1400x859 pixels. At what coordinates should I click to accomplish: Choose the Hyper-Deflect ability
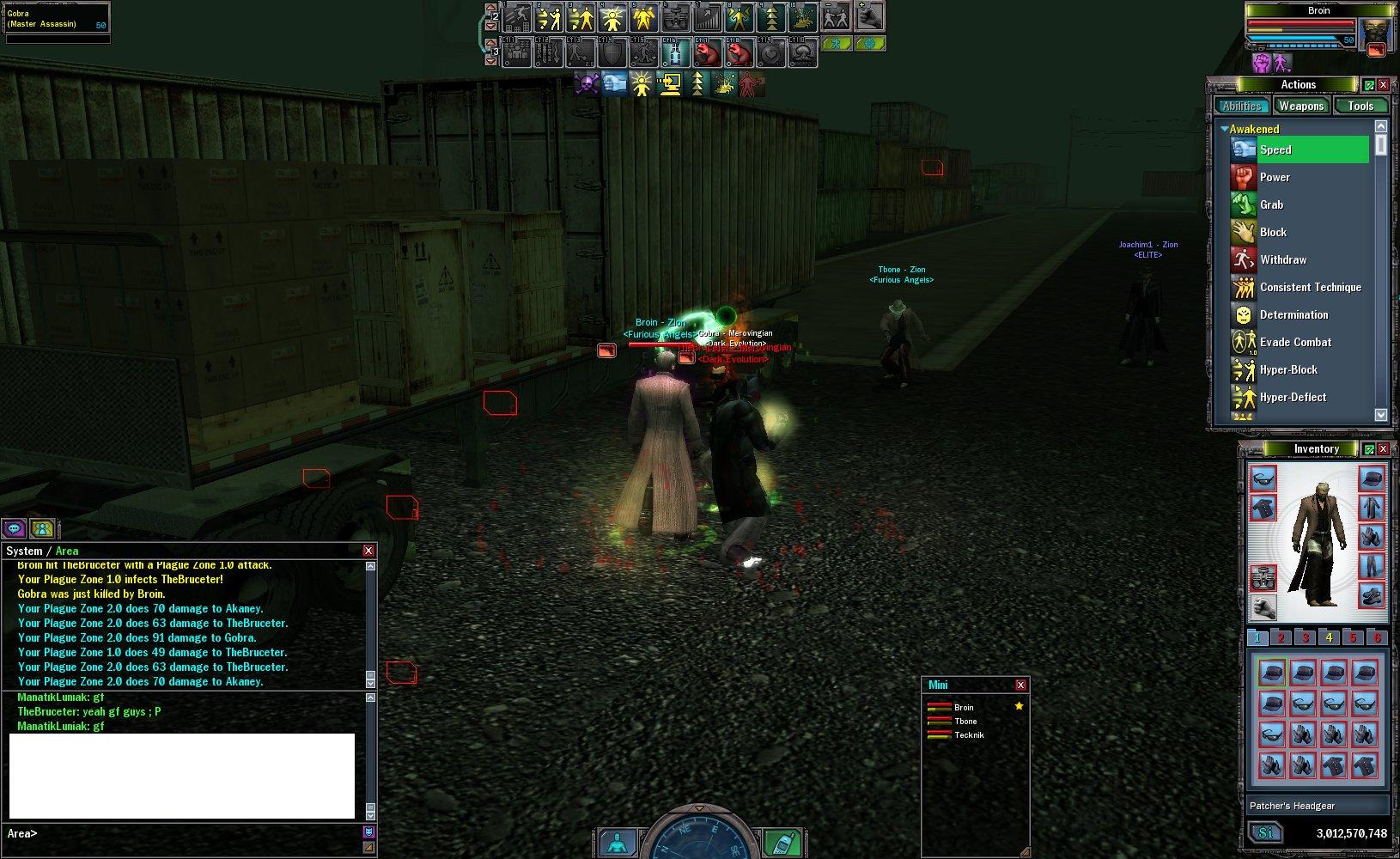coord(1292,397)
